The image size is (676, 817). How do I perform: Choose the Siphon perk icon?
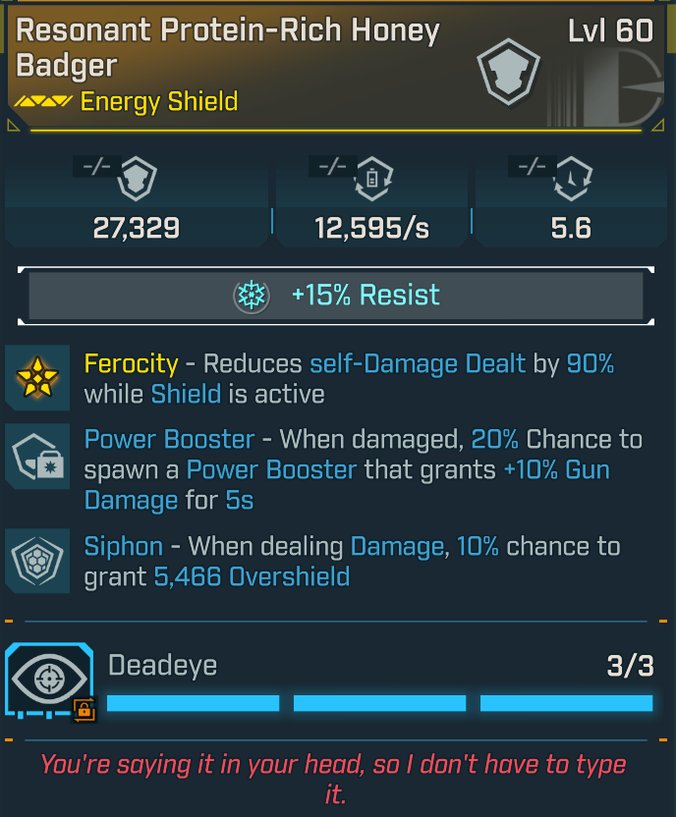38,561
